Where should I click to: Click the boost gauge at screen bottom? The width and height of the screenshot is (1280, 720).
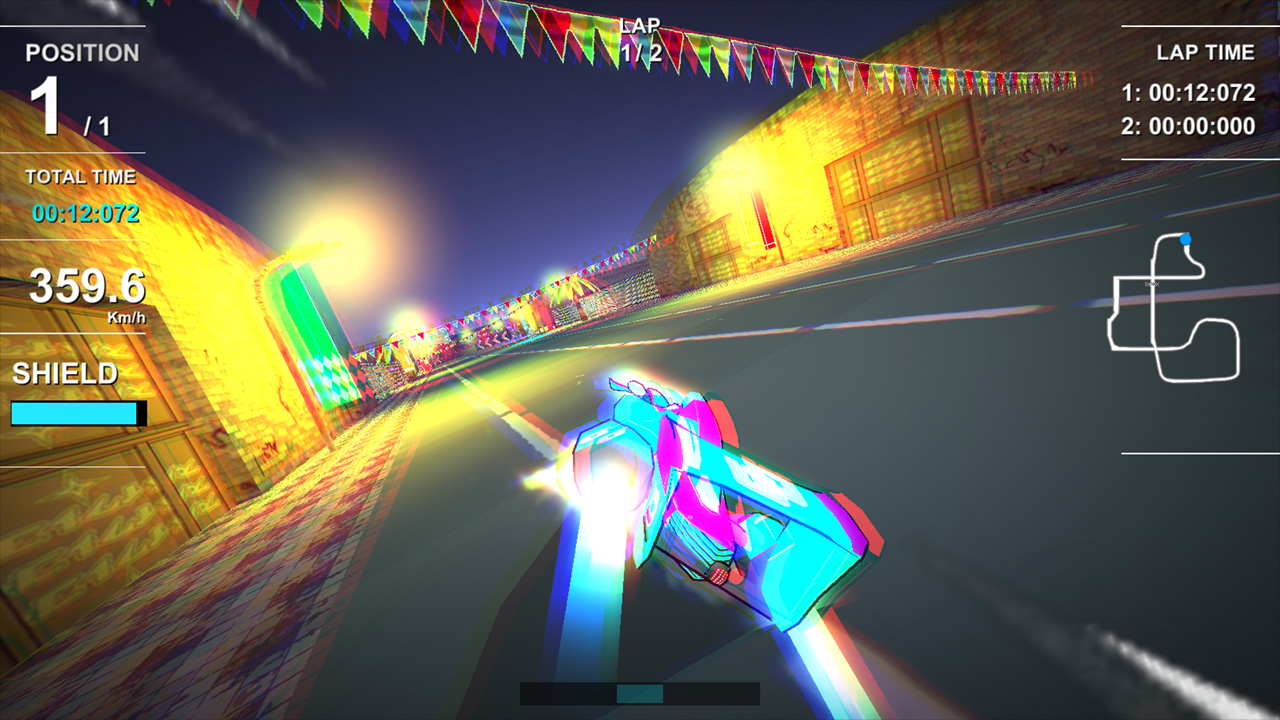point(640,692)
